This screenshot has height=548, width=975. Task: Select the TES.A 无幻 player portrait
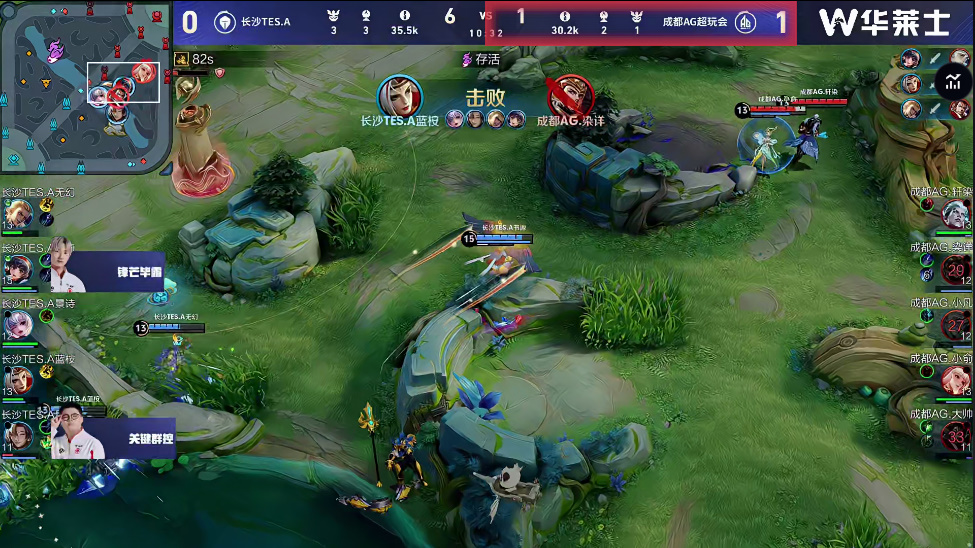click(17, 214)
